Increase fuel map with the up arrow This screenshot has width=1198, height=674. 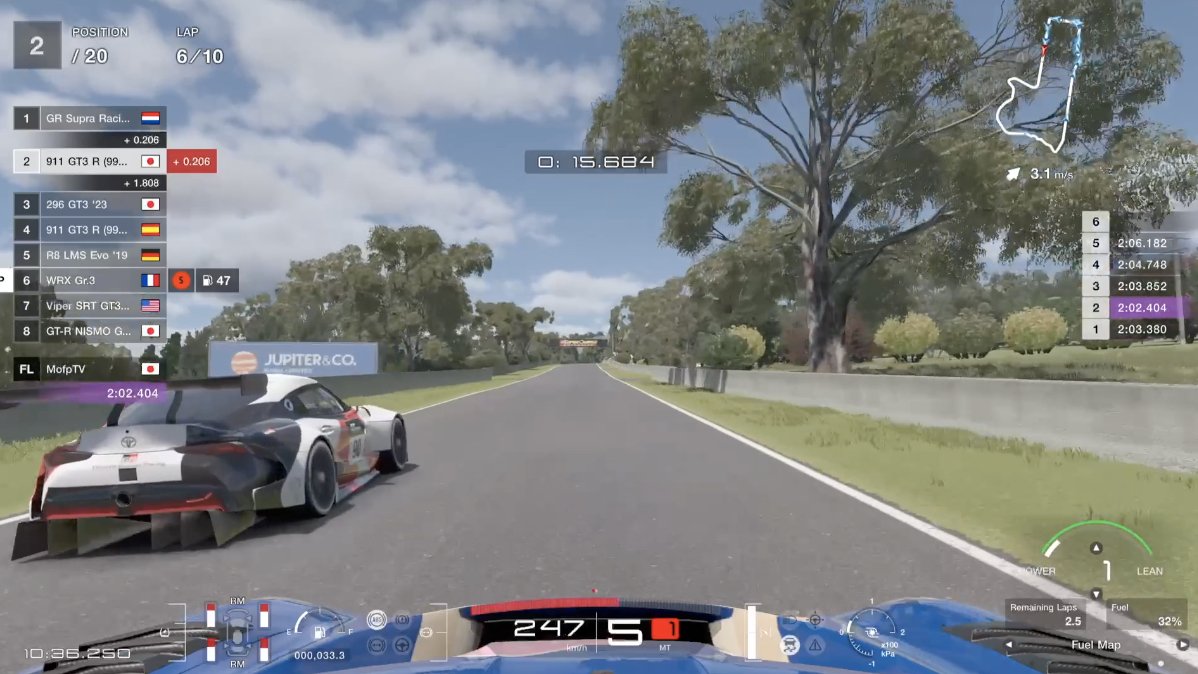1097,548
